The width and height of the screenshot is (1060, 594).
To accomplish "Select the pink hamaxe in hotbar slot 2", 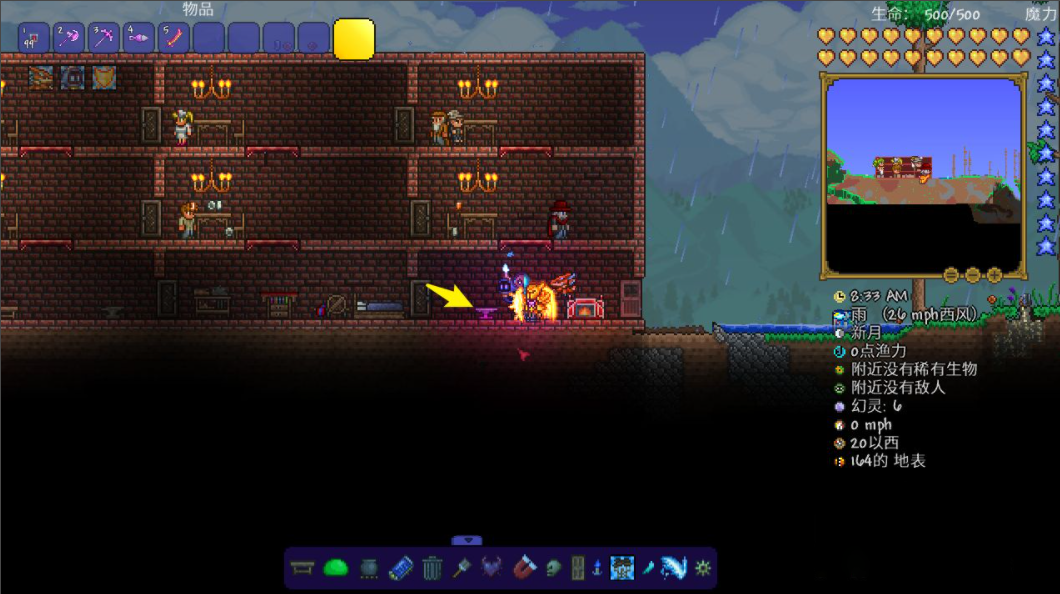I will (68, 39).
